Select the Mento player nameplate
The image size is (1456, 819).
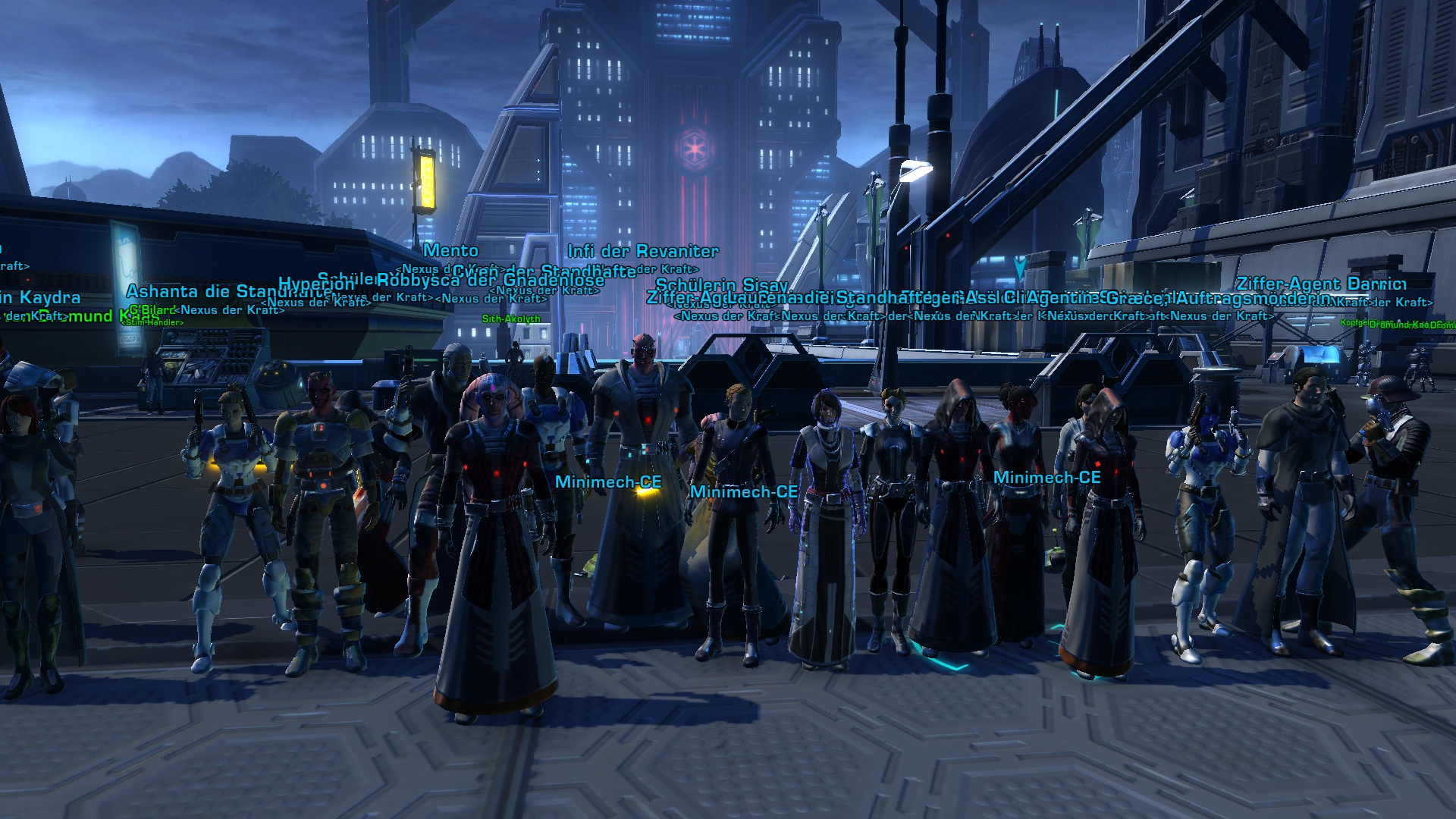450,250
